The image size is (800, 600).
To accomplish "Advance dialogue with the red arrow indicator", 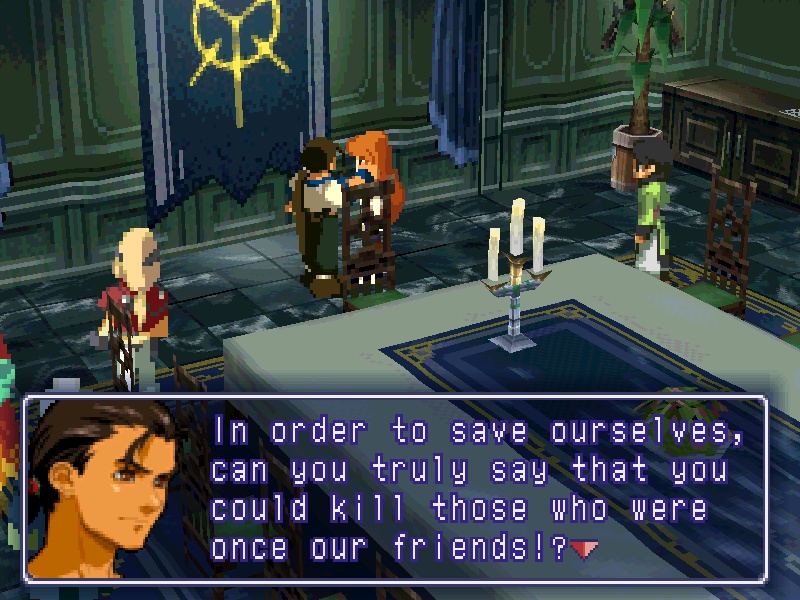I will click(584, 548).
